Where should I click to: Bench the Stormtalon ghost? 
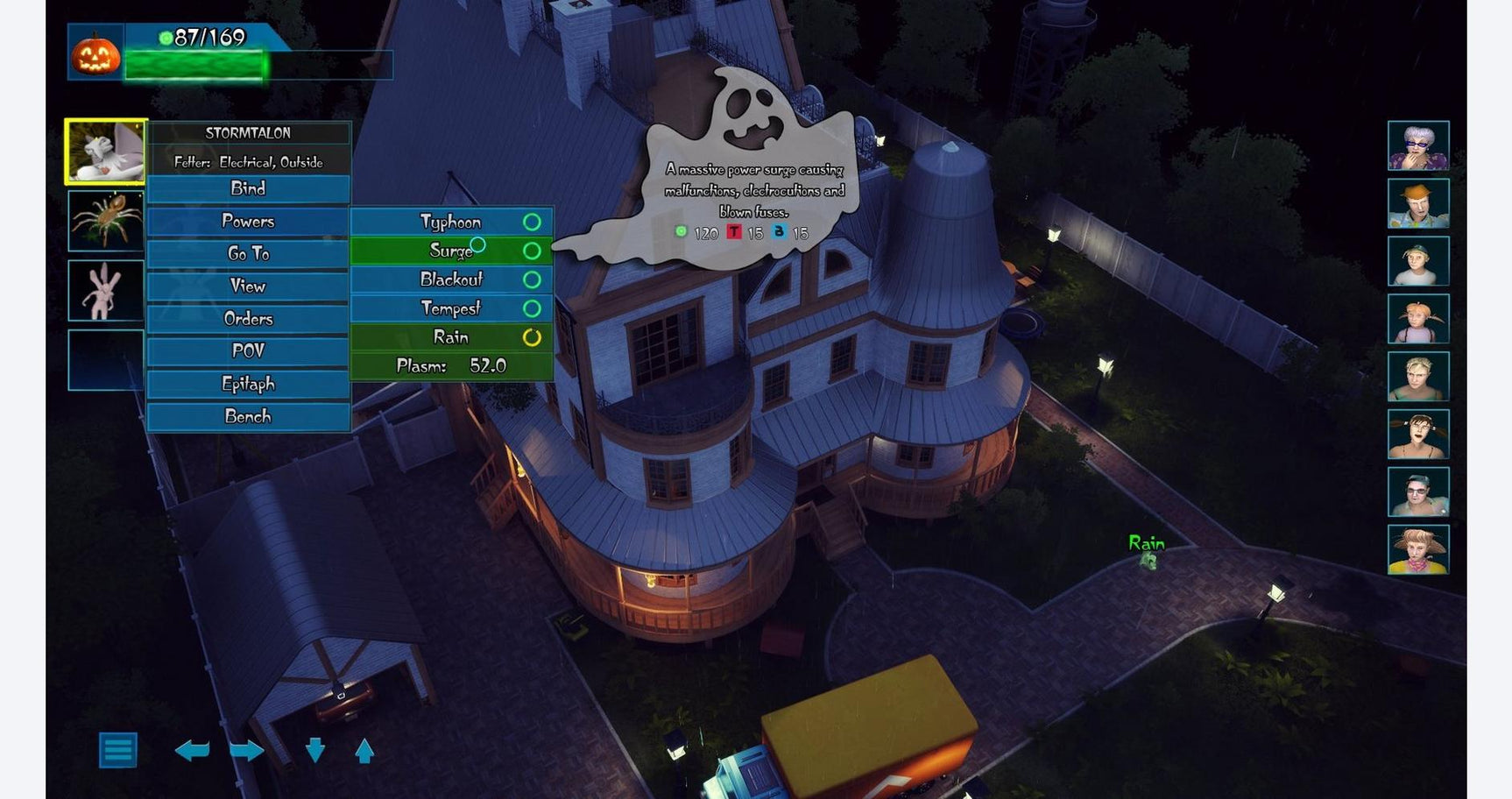[248, 416]
